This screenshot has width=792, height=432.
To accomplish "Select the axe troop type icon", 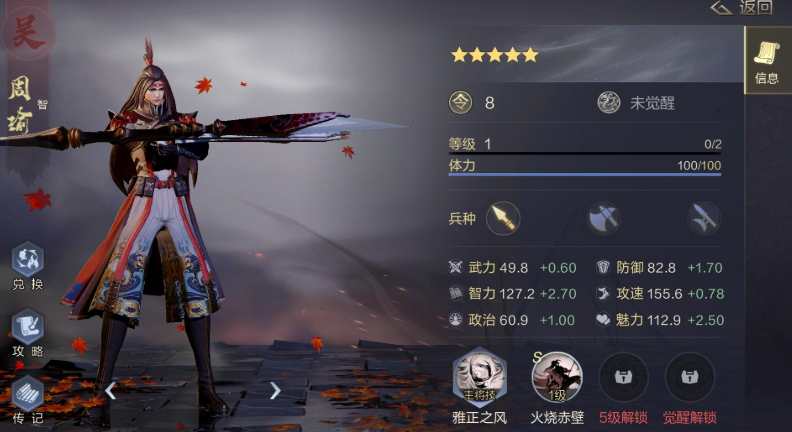I will click(603, 217).
